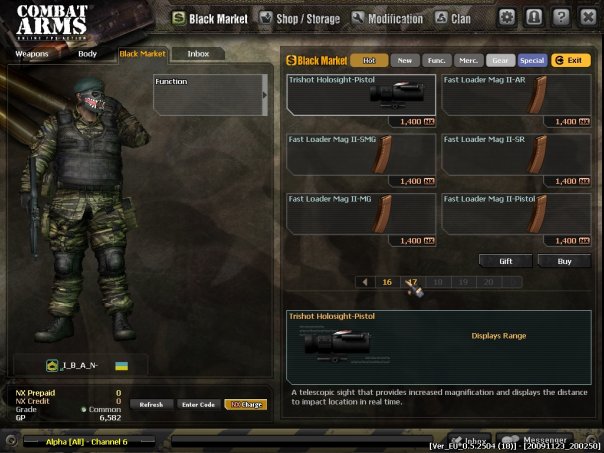Switch to the Body tab
The width and height of the screenshot is (604, 453).
point(88,53)
